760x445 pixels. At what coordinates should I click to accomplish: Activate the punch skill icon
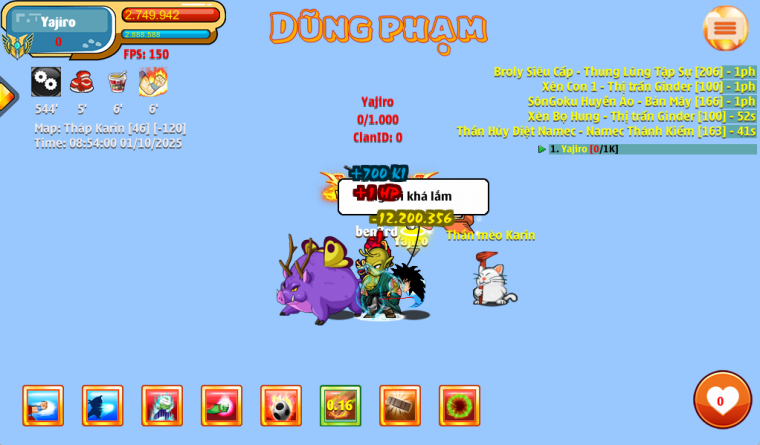coord(43,406)
